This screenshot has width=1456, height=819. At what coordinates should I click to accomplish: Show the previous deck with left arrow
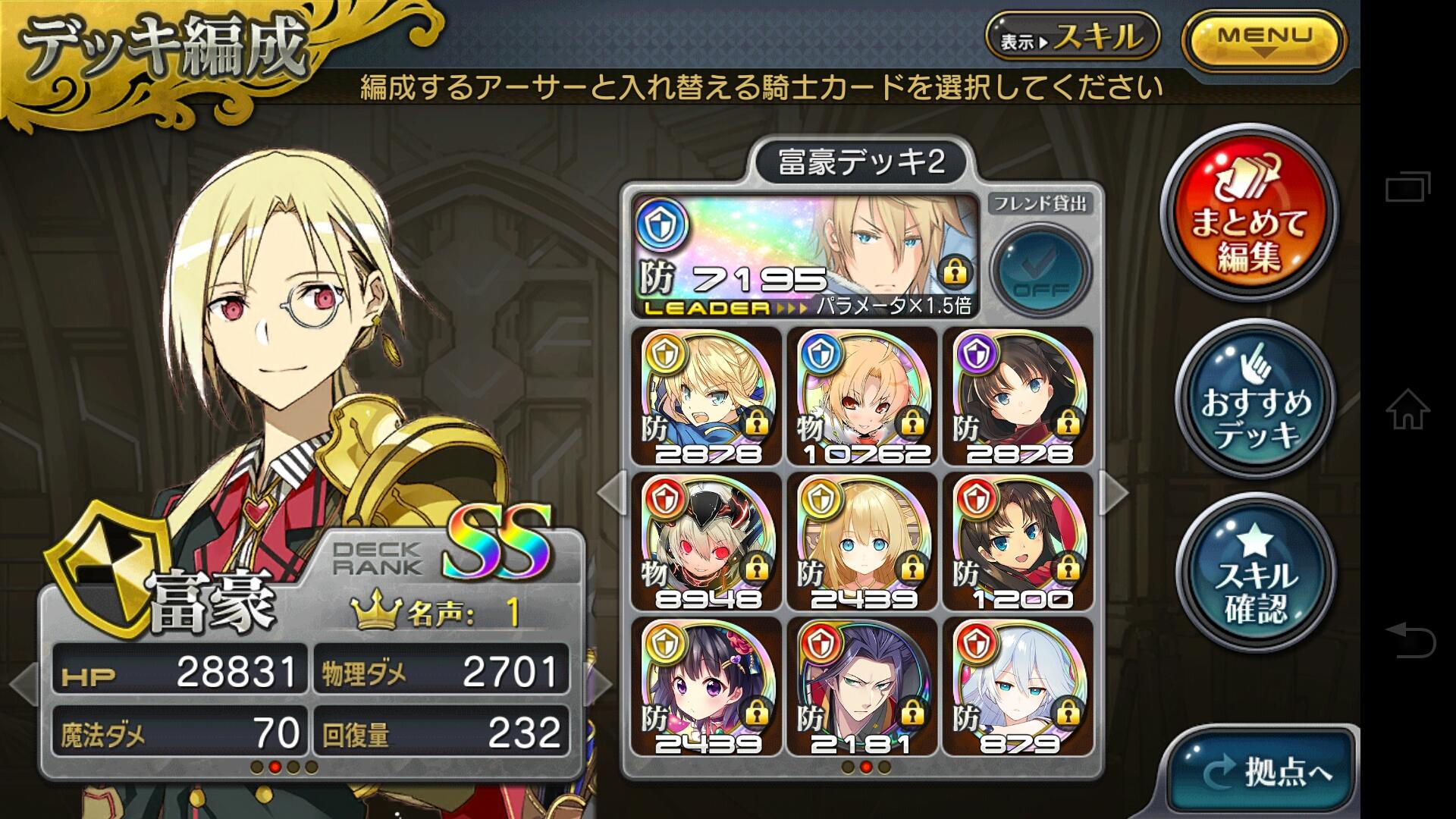[611, 492]
